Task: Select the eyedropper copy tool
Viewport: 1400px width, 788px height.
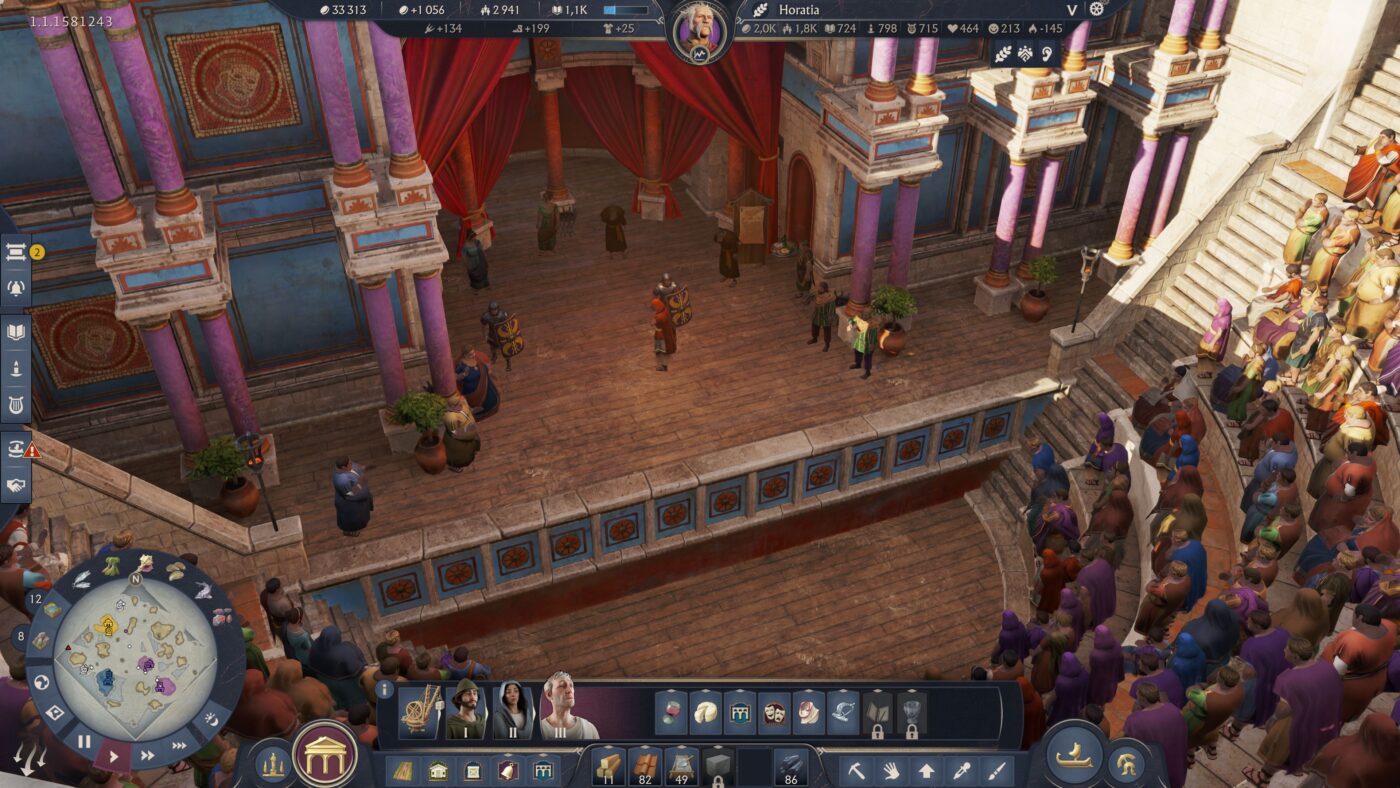Action: point(961,771)
